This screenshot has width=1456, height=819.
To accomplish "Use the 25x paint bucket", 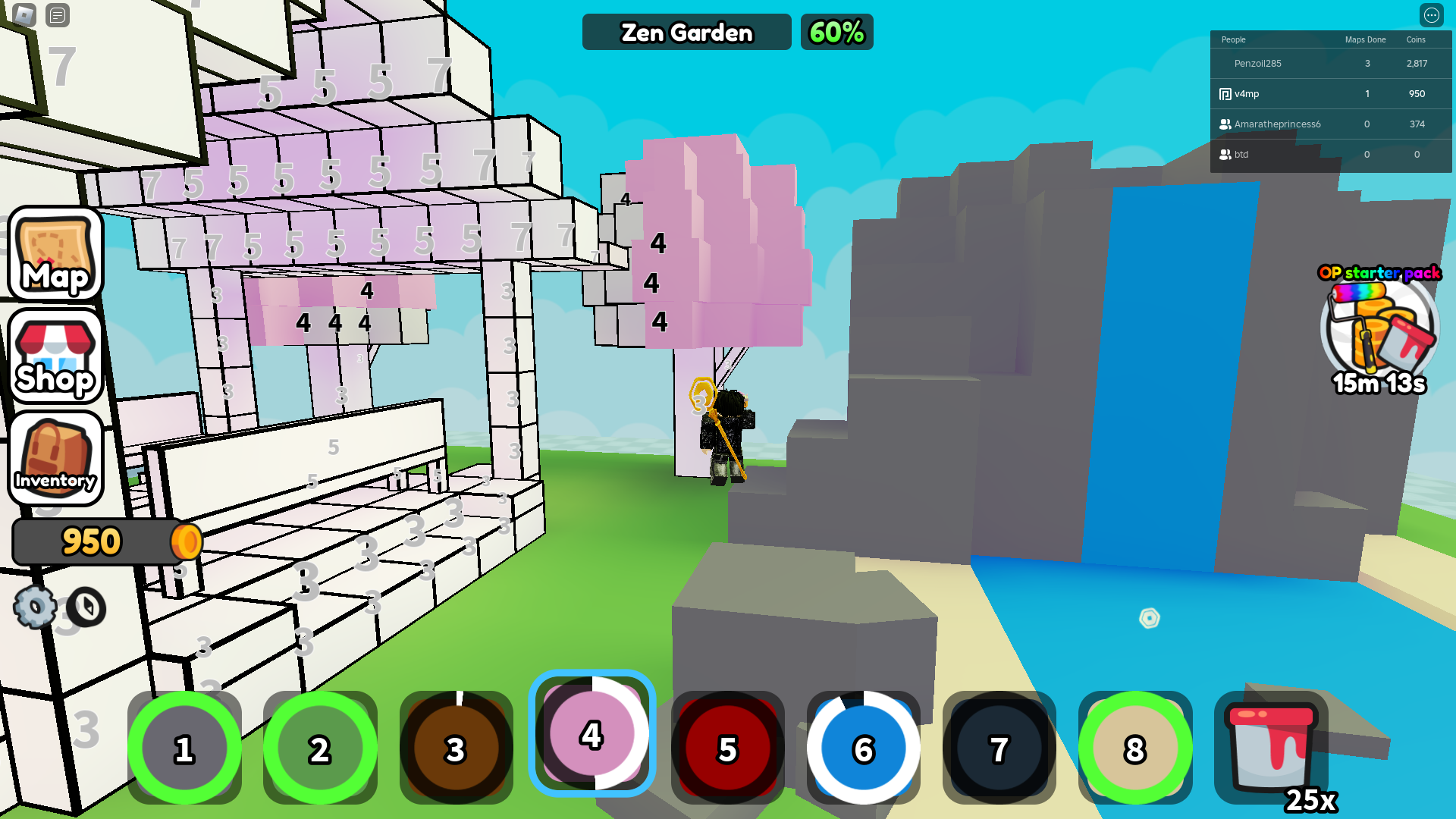I will tap(1272, 748).
